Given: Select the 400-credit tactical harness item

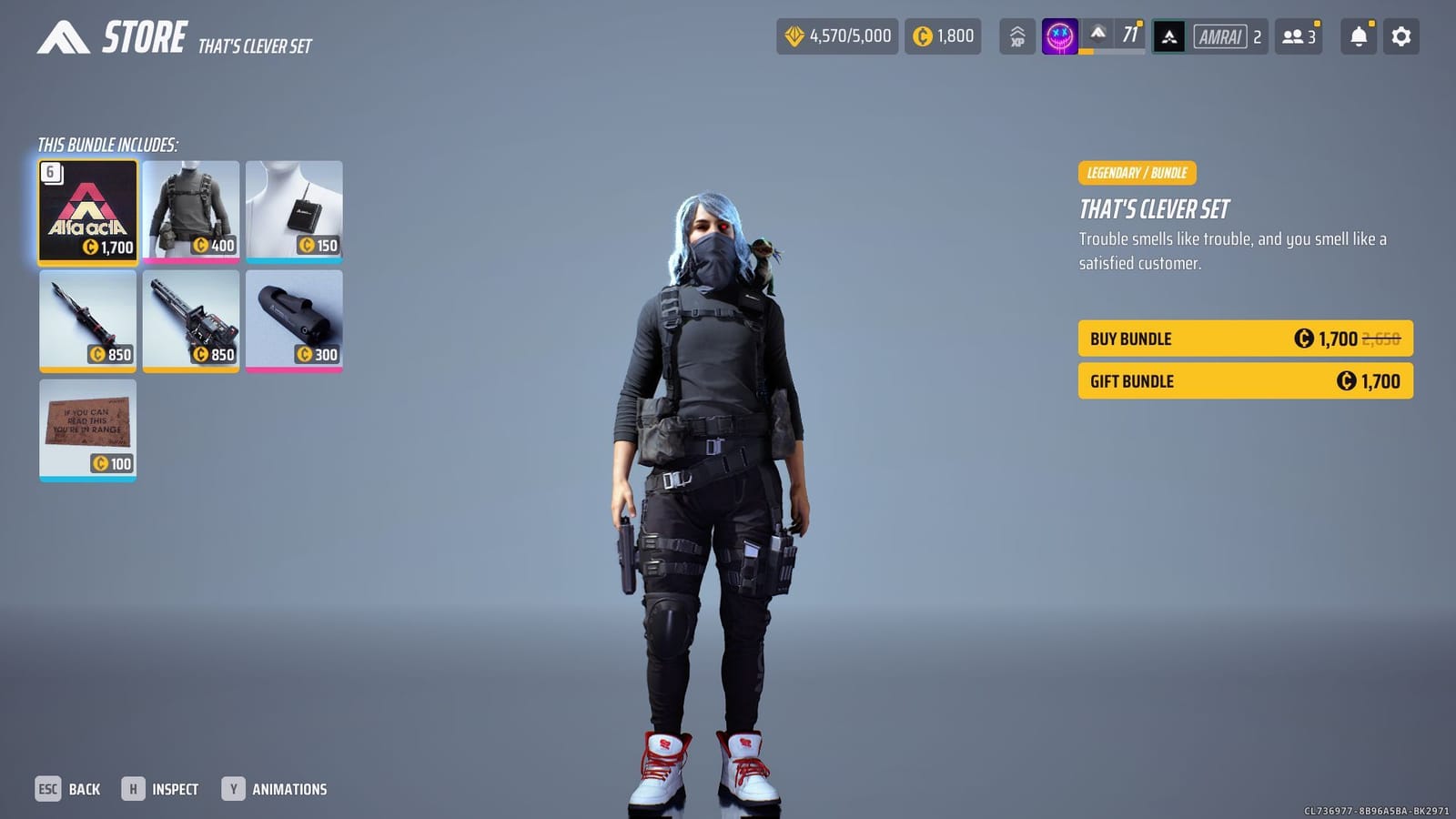Looking at the screenshot, I should click(x=193, y=211).
